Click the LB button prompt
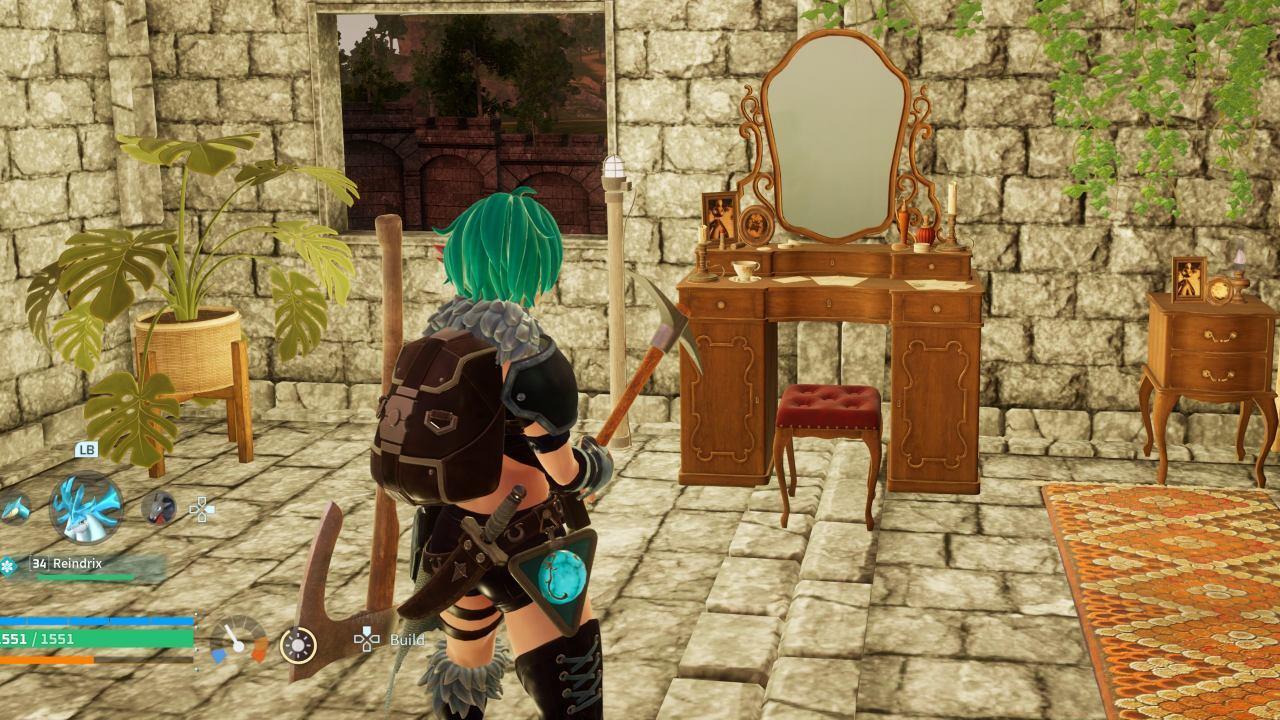The image size is (1280, 720). pos(88,449)
